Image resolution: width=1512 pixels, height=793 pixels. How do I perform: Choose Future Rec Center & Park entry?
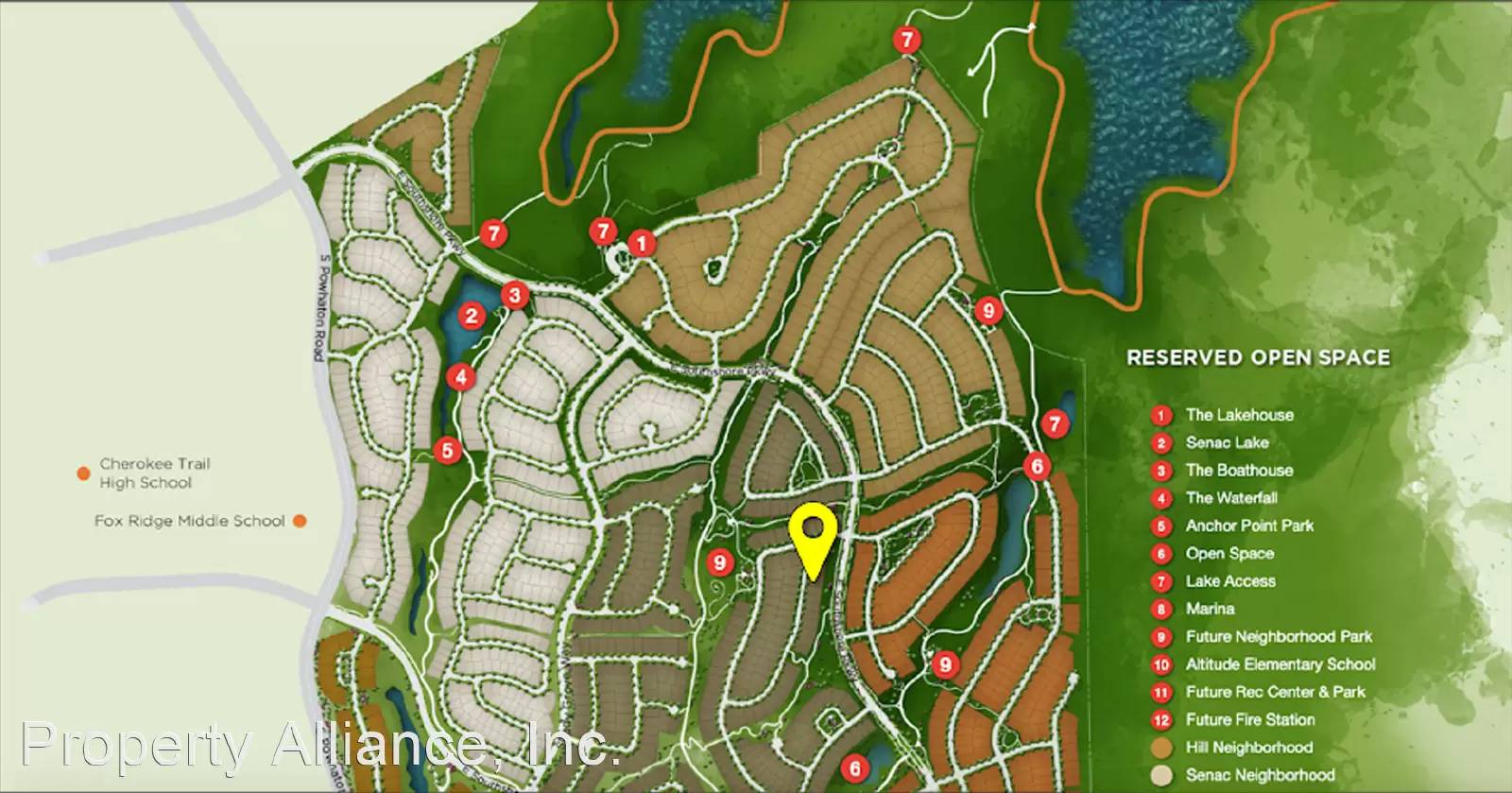click(1275, 692)
